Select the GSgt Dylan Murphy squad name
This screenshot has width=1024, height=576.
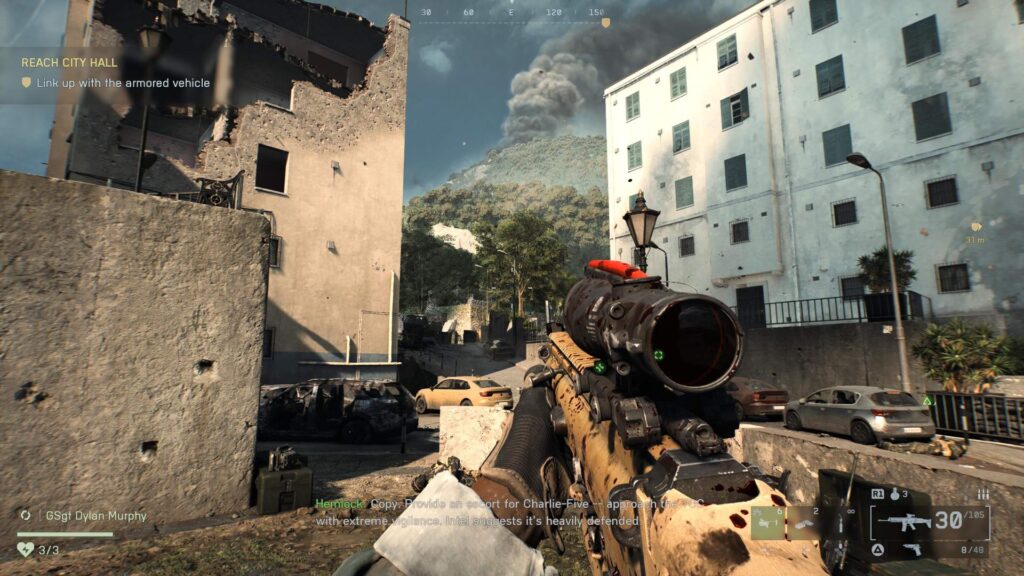pos(95,516)
